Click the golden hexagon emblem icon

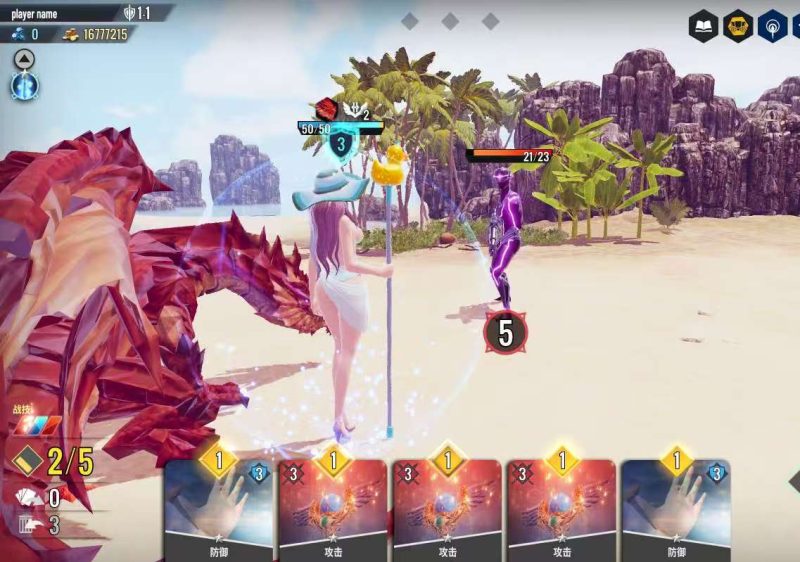(x=738, y=26)
